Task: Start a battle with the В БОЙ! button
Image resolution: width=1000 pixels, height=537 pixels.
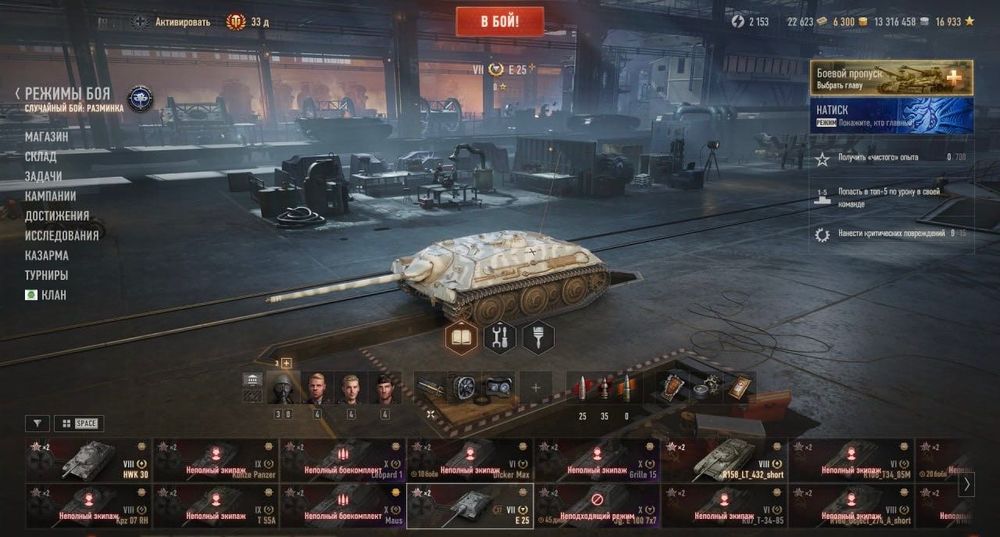Action: tap(499, 21)
